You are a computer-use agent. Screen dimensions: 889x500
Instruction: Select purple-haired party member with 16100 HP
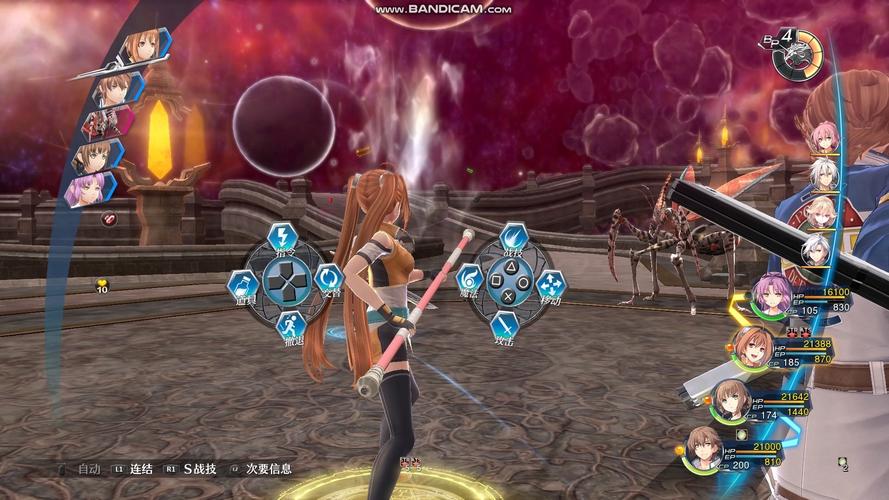771,294
